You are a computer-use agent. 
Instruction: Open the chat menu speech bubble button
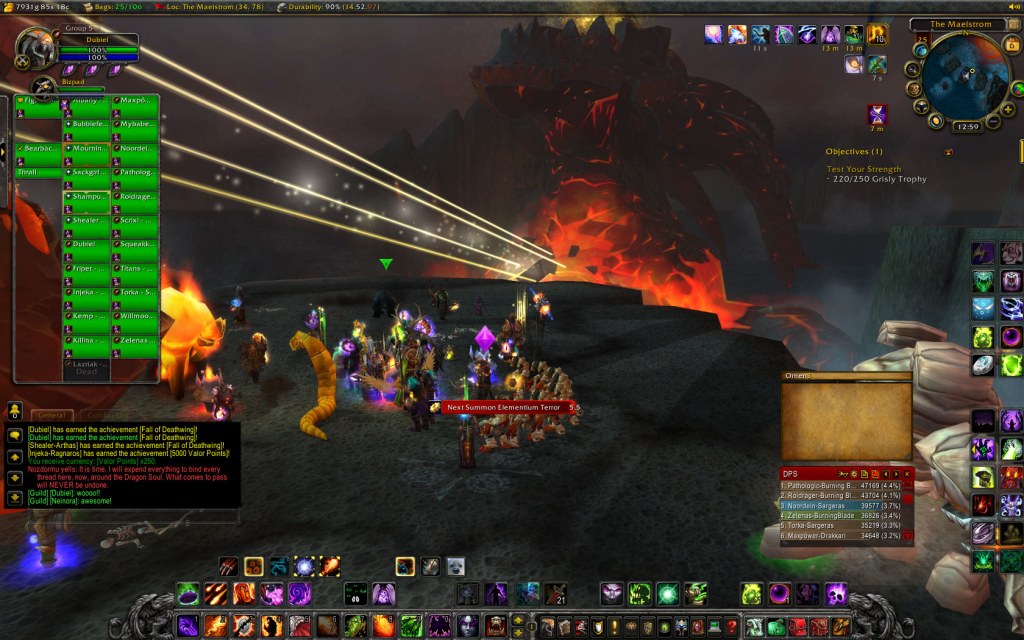point(15,435)
